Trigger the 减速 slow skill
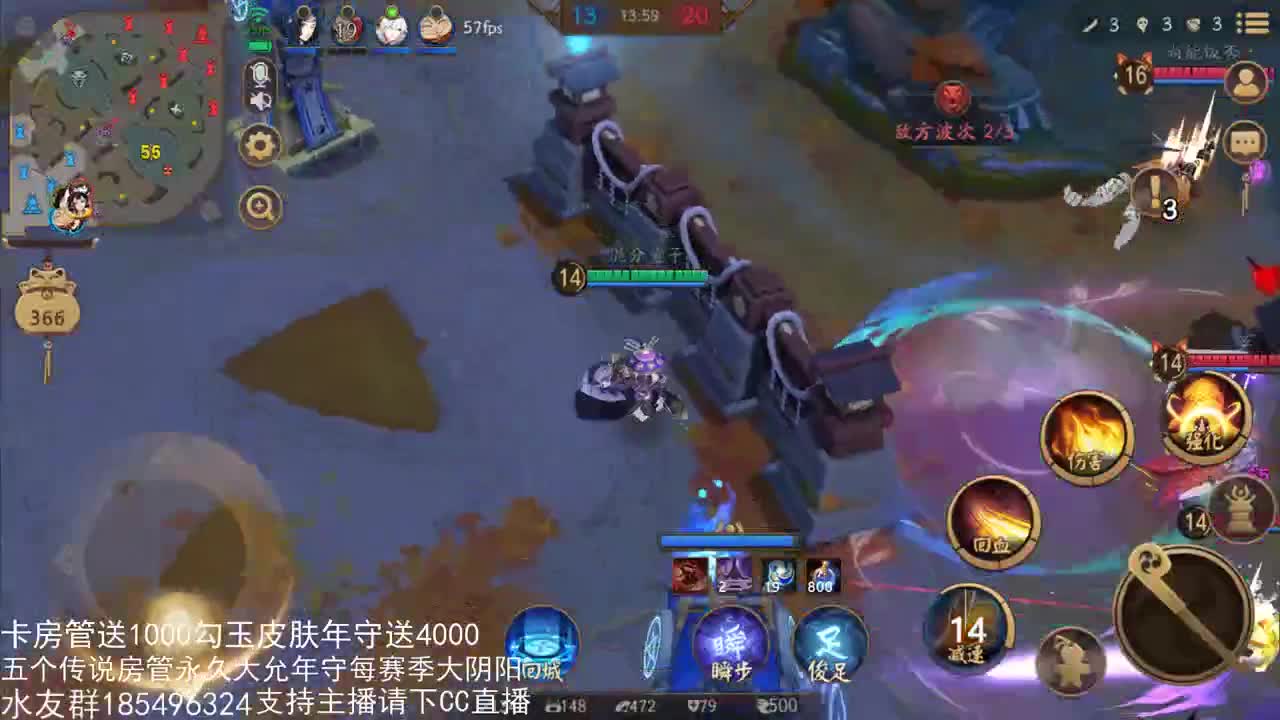This screenshot has width=1280, height=720. 968,630
